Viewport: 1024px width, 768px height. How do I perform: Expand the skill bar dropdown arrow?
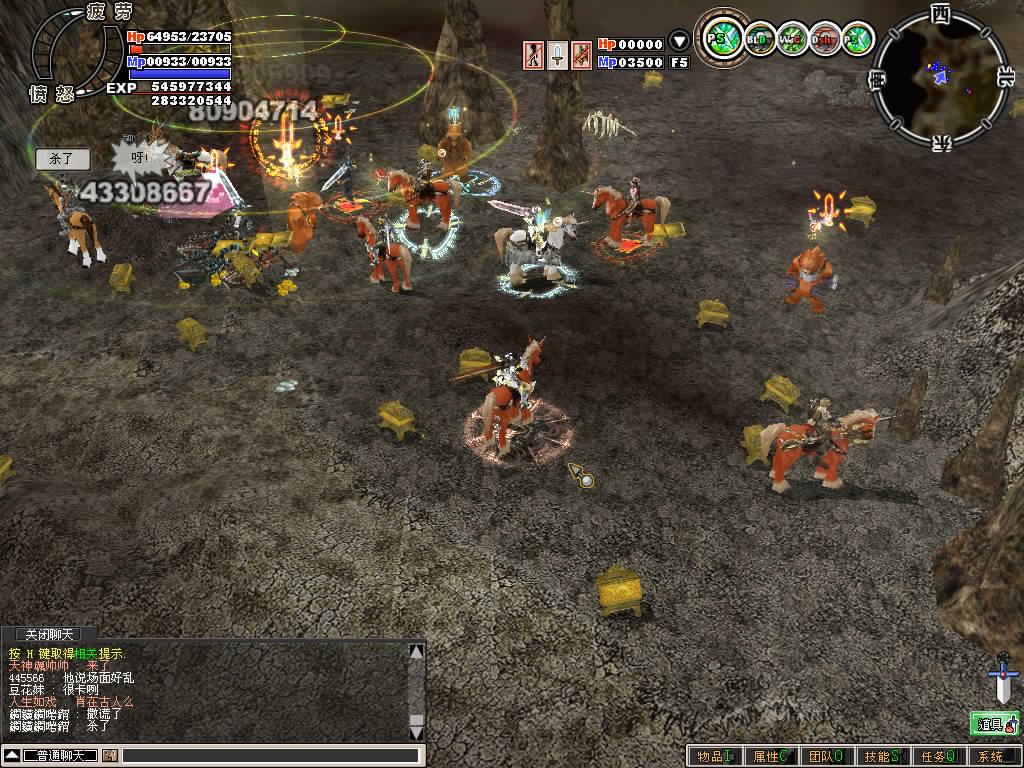[x=679, y=42]
